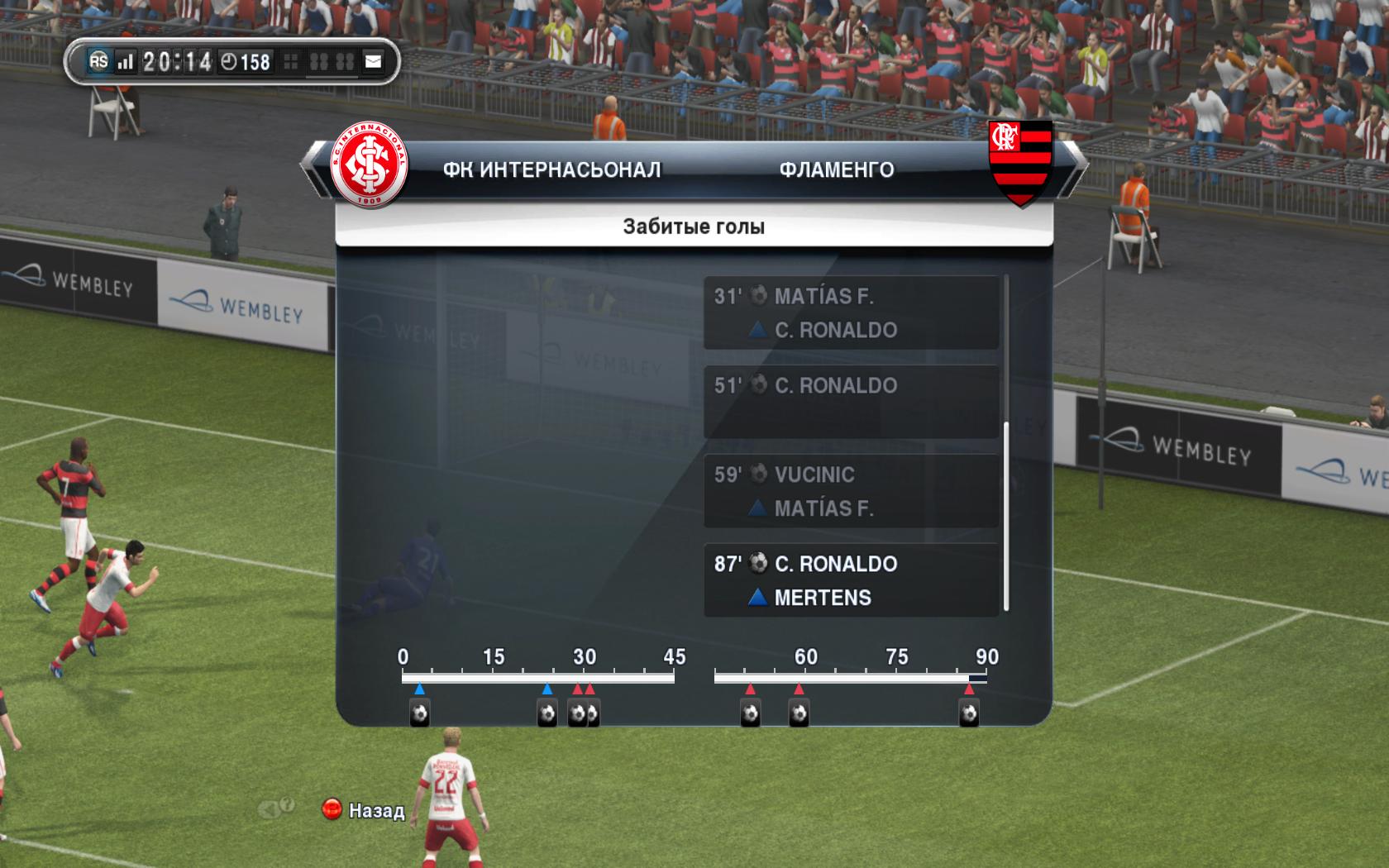Image resolution: width=1389 pixels, height=868 pixels.
Task: Select the 87th-minute ball marker on the timeline
Action: click(968, 713)
